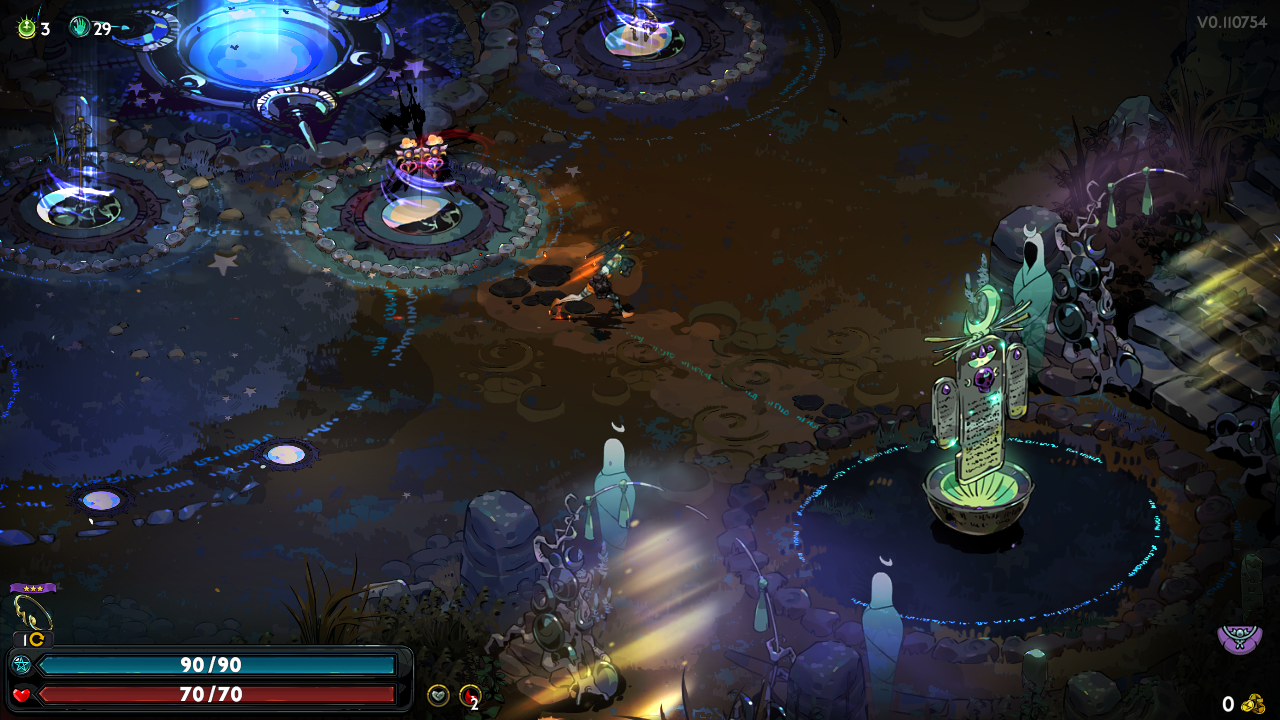Image resolution: width=1280 pixels, height=720 pixels.
Task: Select the teal hand Grasp icon
Action: [x=80, y=28]
